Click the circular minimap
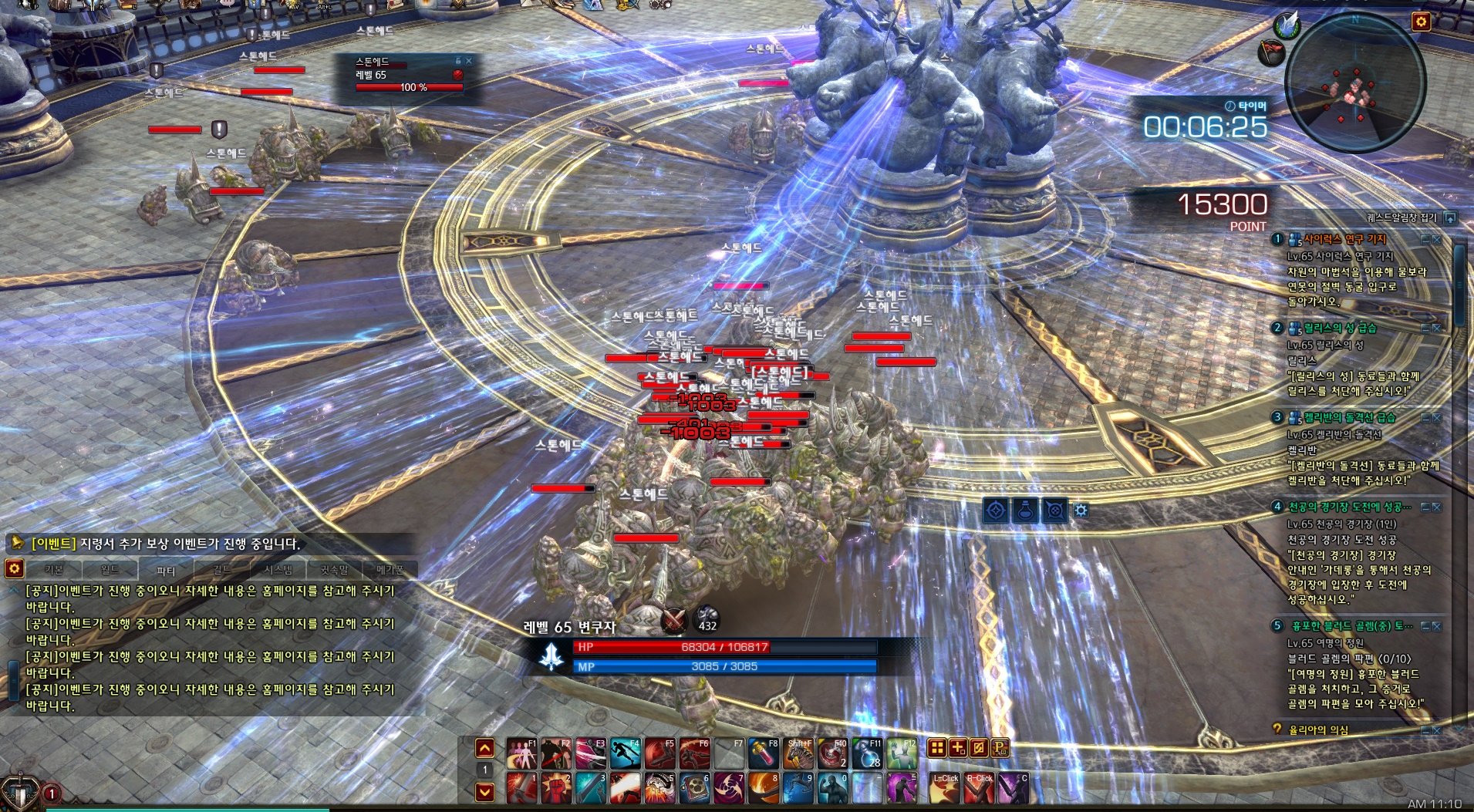 [x=1356, y=83]
